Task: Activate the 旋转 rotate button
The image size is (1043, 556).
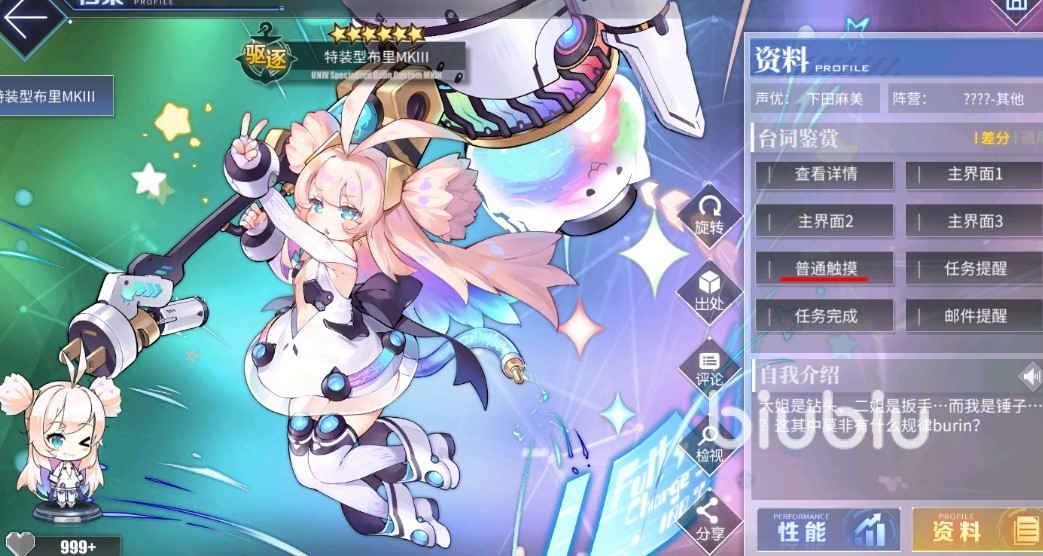Action: (709, 214)
